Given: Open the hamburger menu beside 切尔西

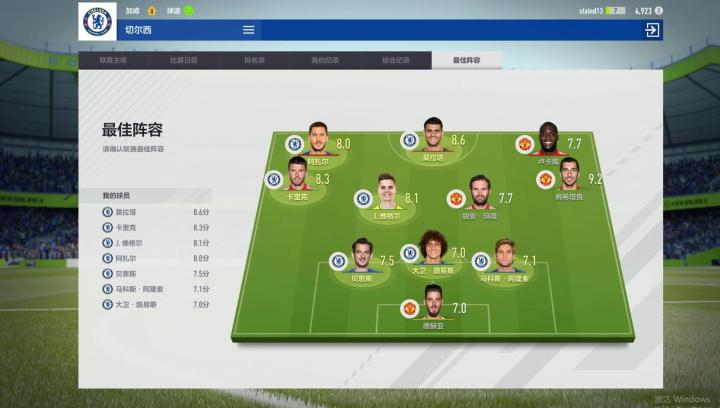Looking at the screenshot, I should coord(249,30).
